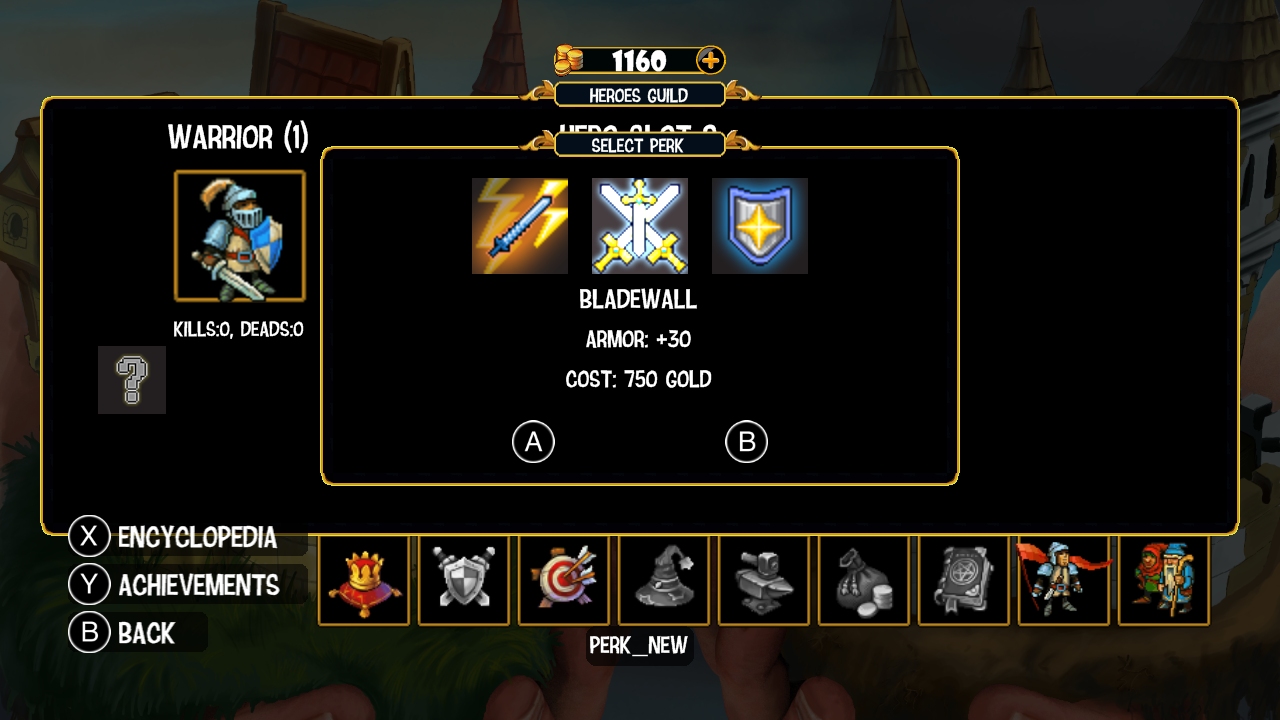The height and width of the screenshot is (720, 1280).
Task: Add more gold with the plus button
Action: point(710,60)
